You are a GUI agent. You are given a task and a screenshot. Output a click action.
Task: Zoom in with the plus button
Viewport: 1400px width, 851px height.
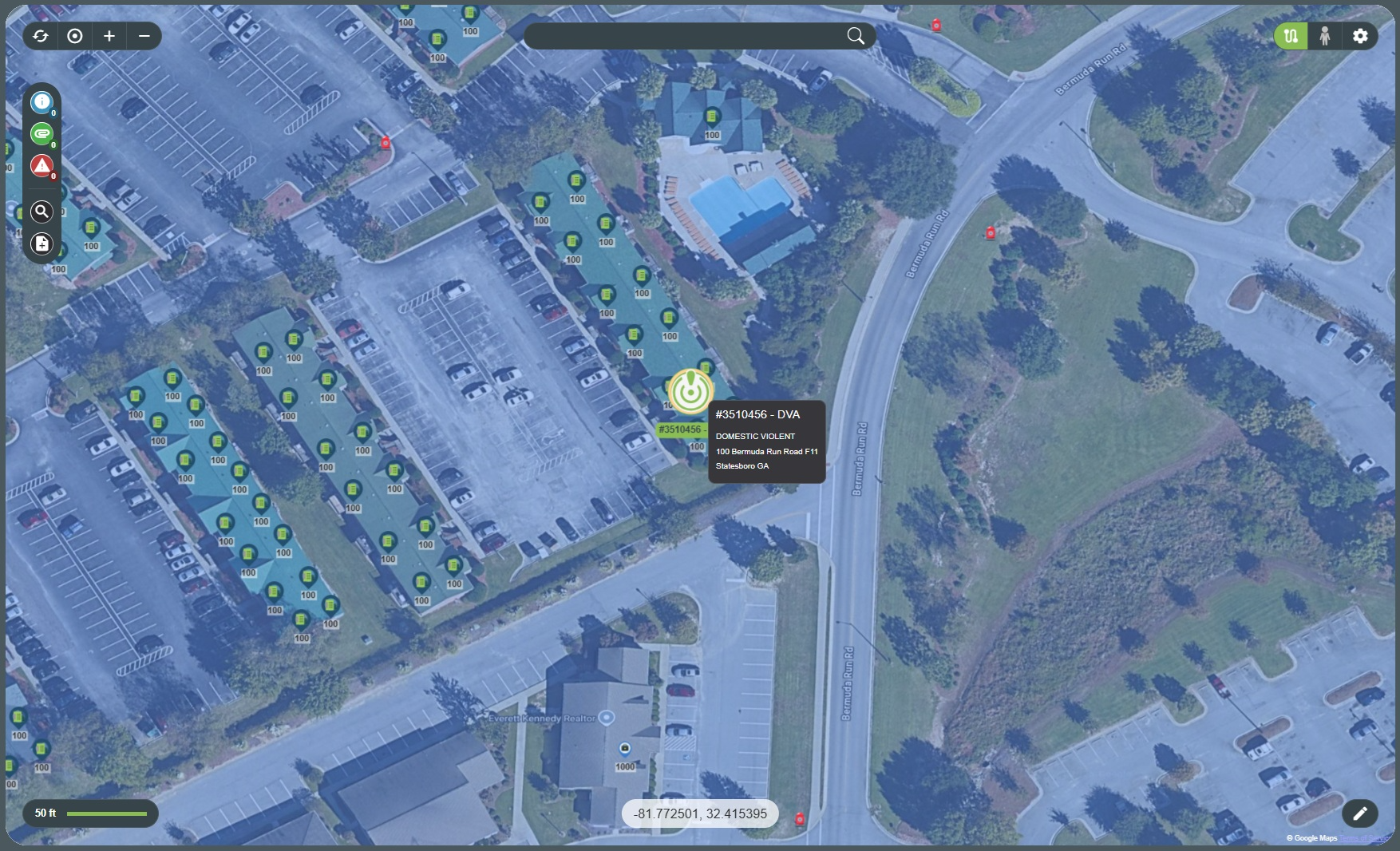coord(109,36)
